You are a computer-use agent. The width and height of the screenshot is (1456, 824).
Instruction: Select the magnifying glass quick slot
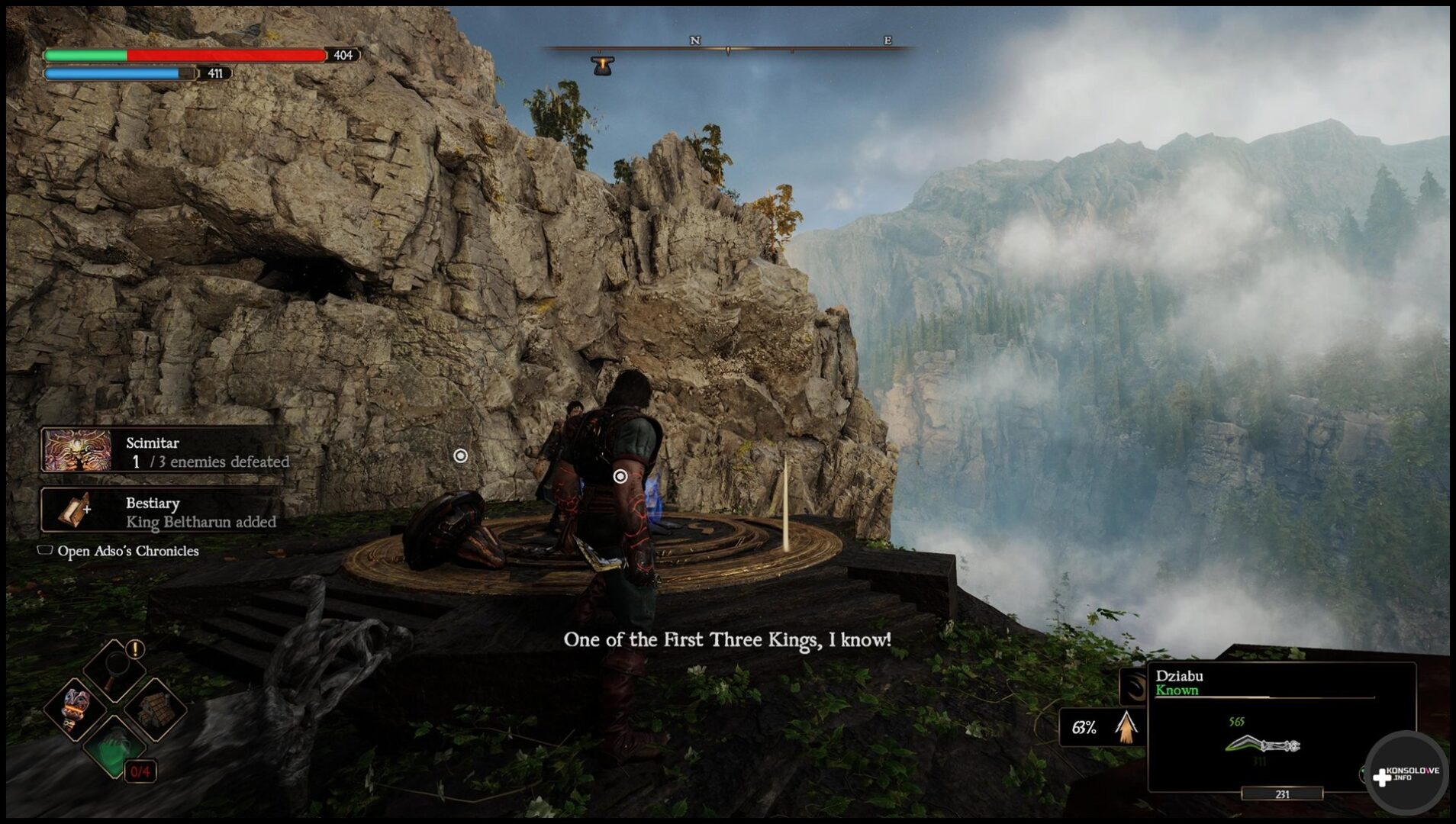(x=114, y=667)
